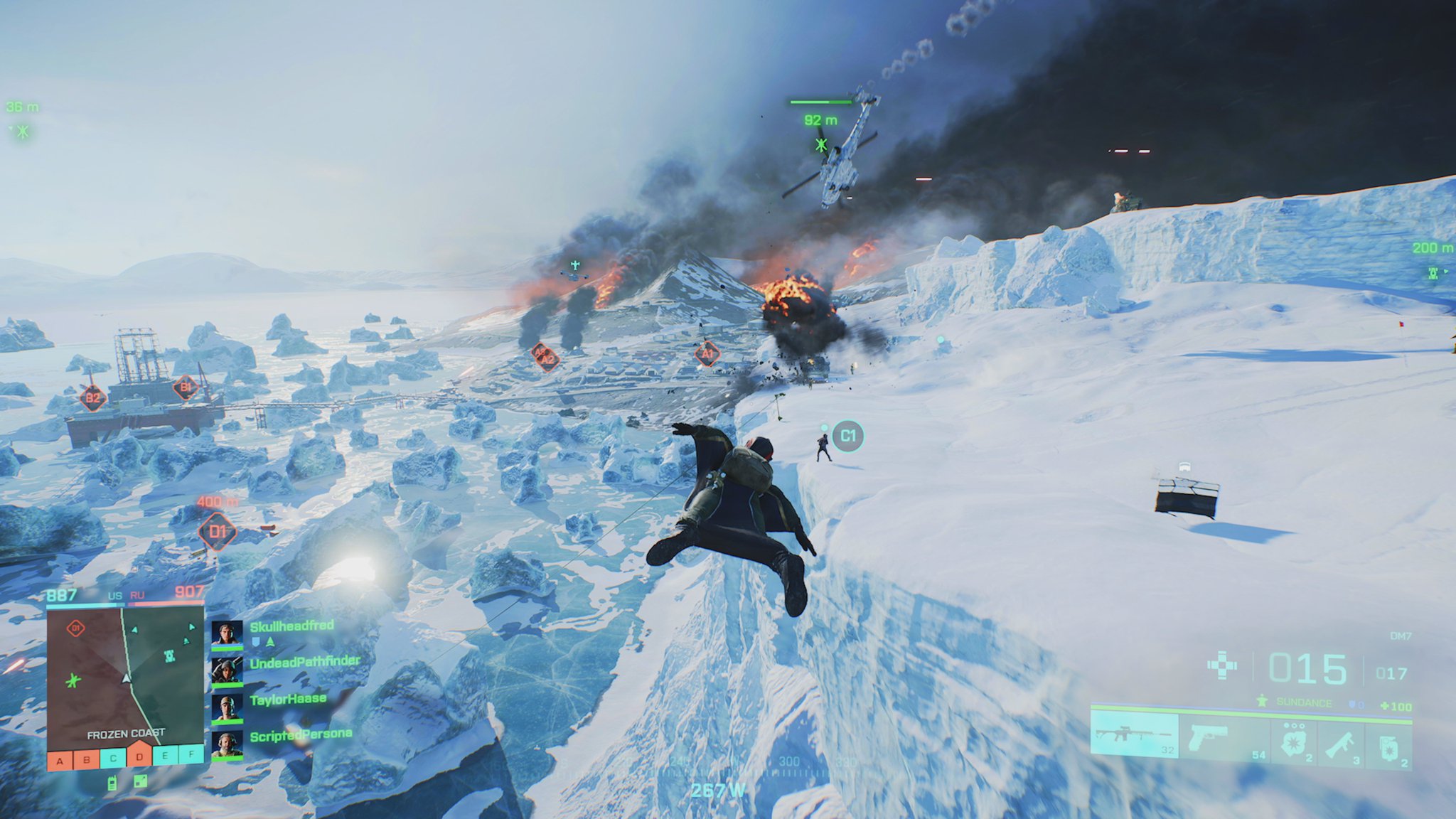Click the radio icon below the minimap
1456x819 pixels.
click(112, 784)
